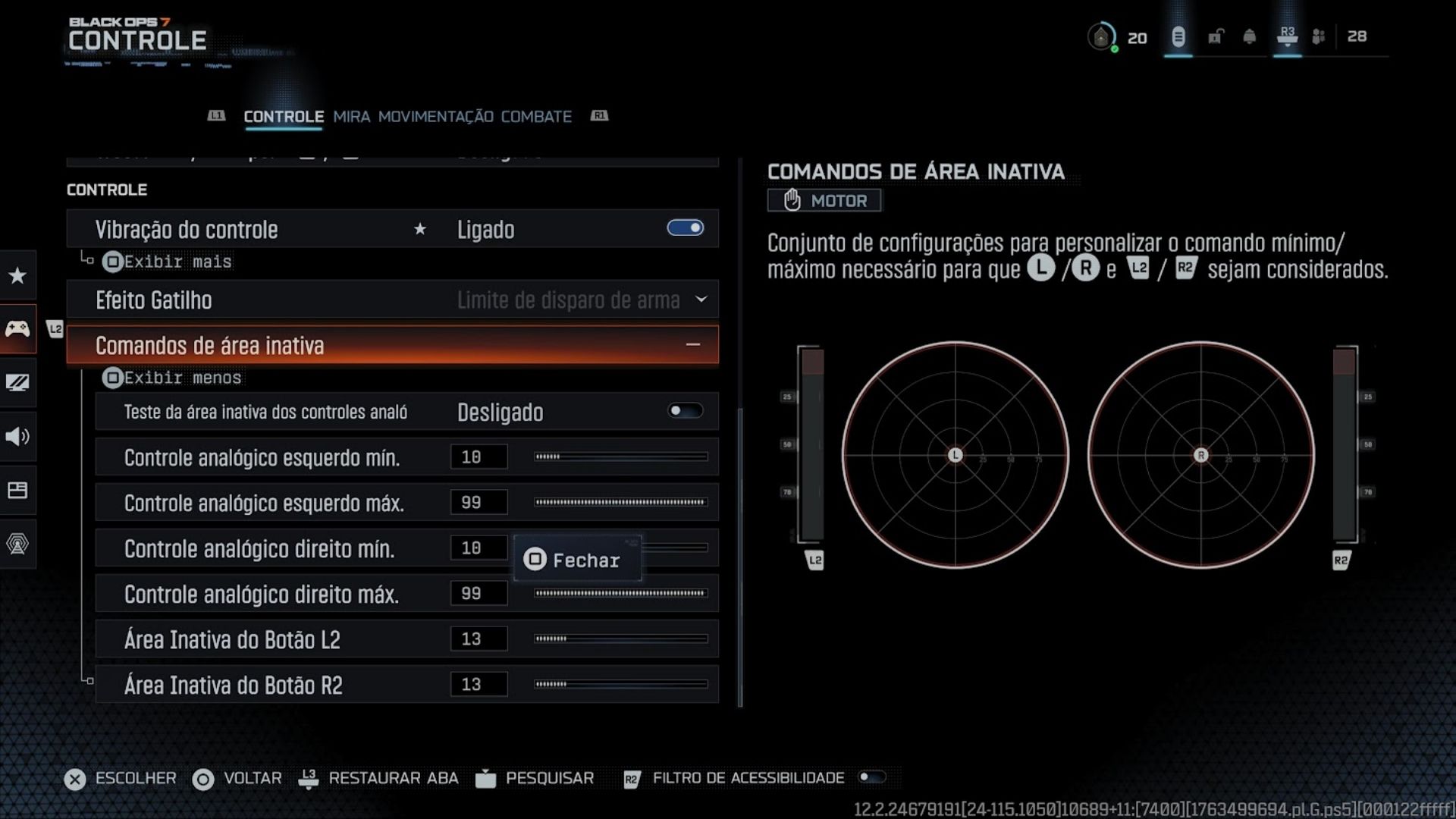Click Restaurar Aba to reset tab
The image size is (1456, 819).
[392, 778]
